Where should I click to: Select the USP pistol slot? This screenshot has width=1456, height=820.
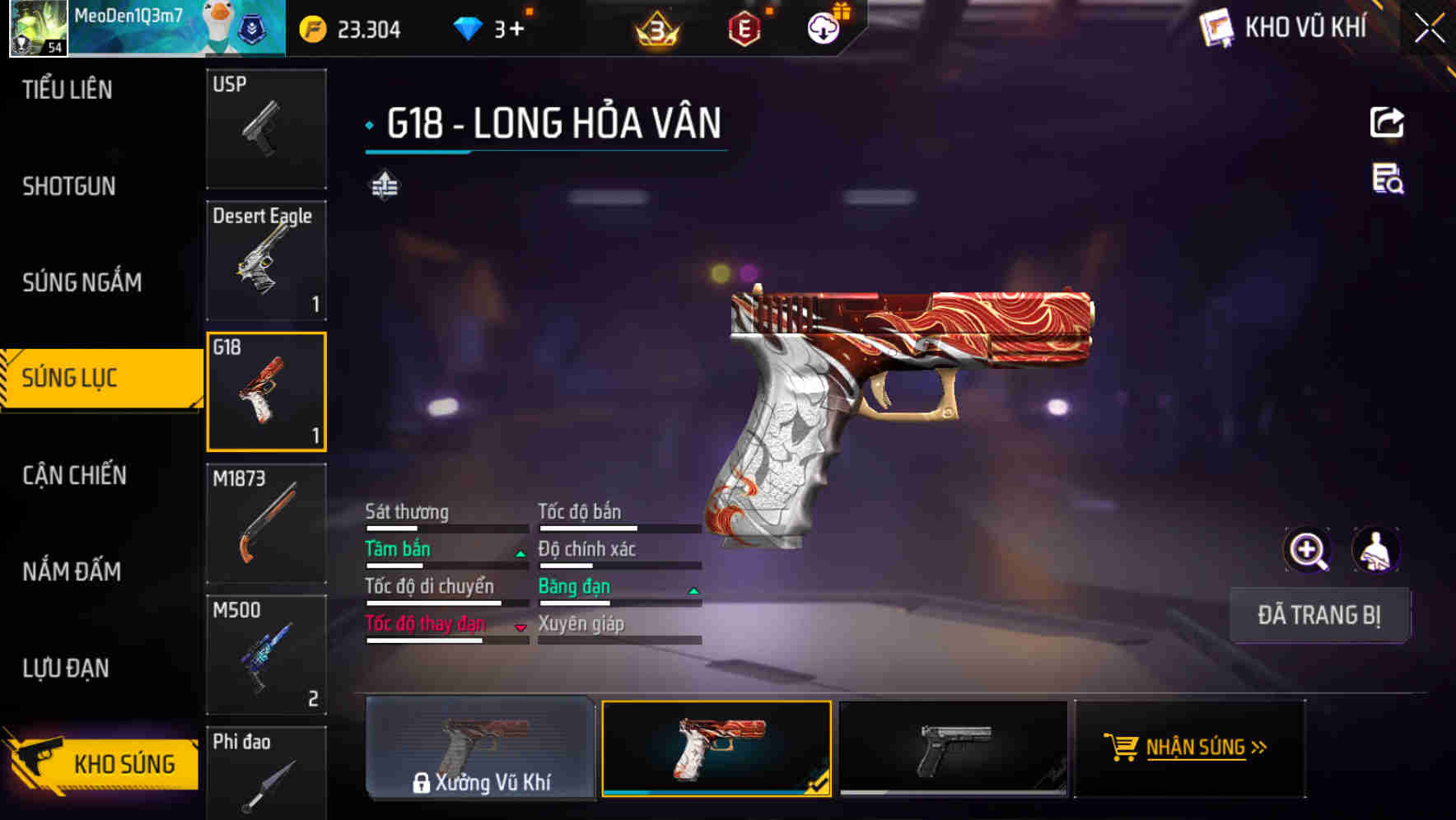[266, 128]
